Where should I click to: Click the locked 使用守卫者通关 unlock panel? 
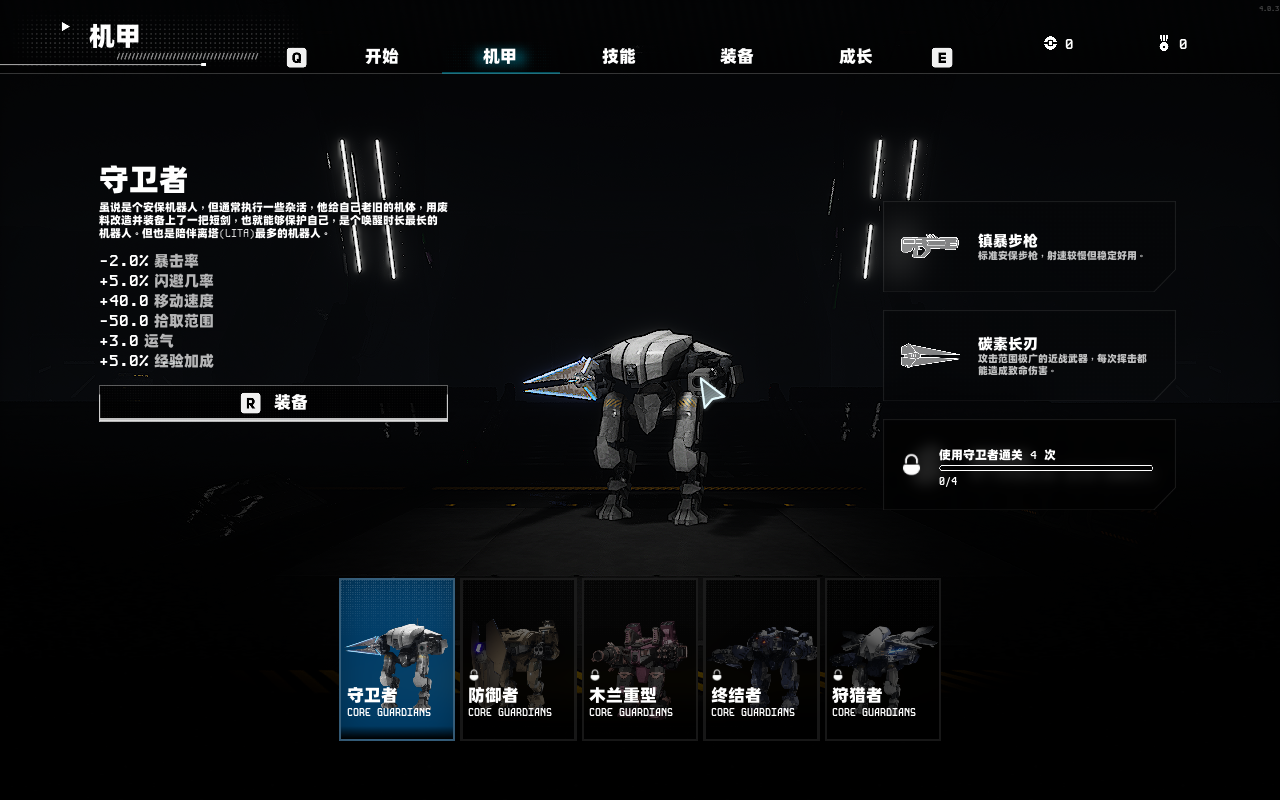click(1029, 465)
